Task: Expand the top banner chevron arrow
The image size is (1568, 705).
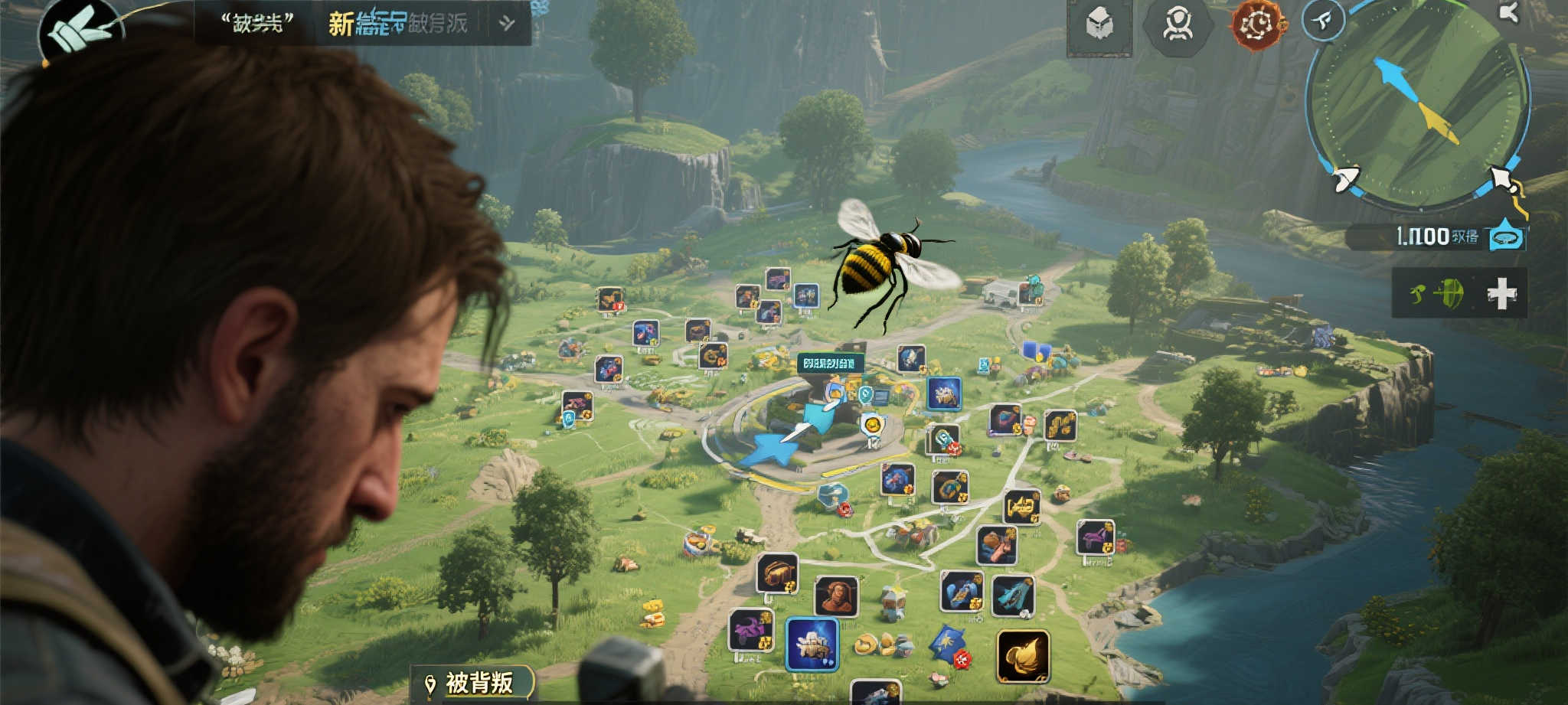Action: click(x=507, y=24)
